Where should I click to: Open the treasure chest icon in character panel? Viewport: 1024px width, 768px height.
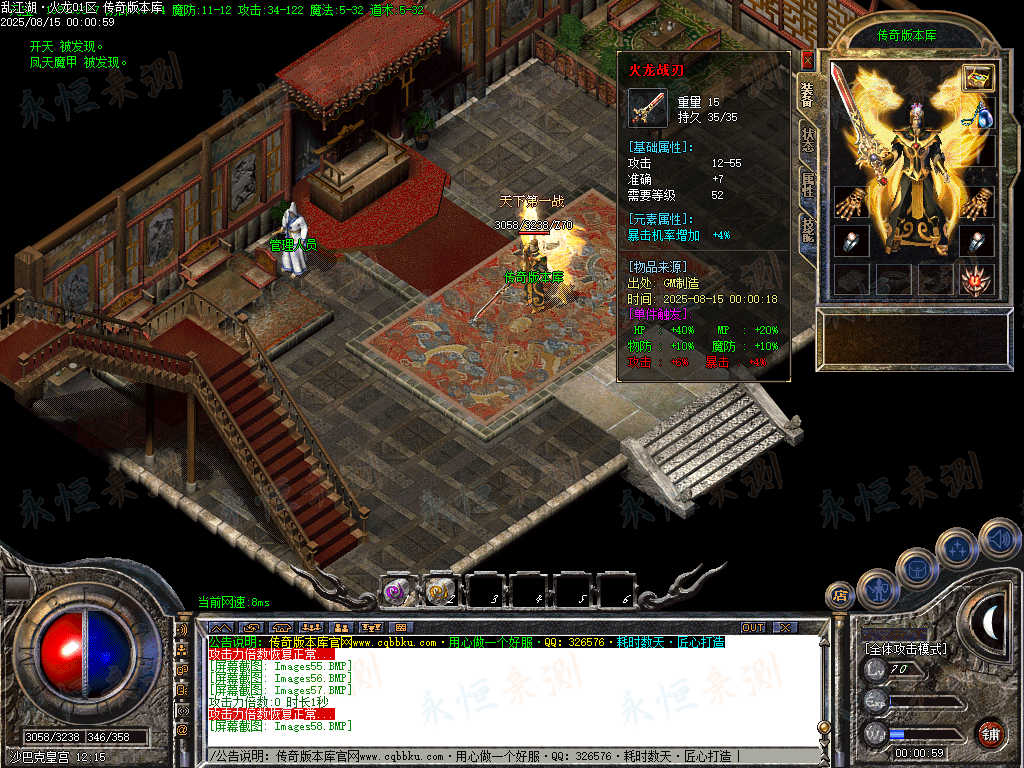[x=978, y=77]
